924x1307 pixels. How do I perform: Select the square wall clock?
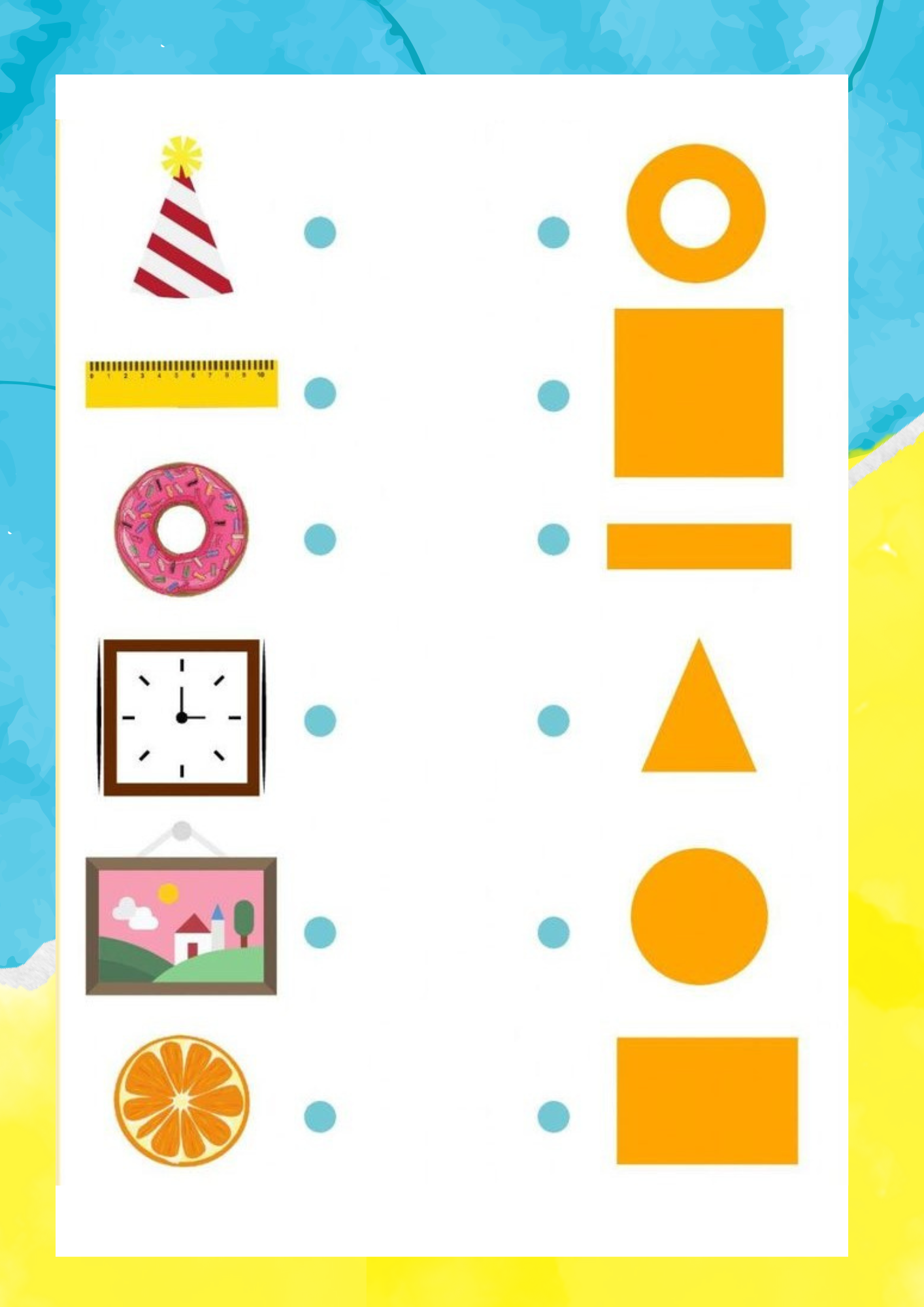182,718
